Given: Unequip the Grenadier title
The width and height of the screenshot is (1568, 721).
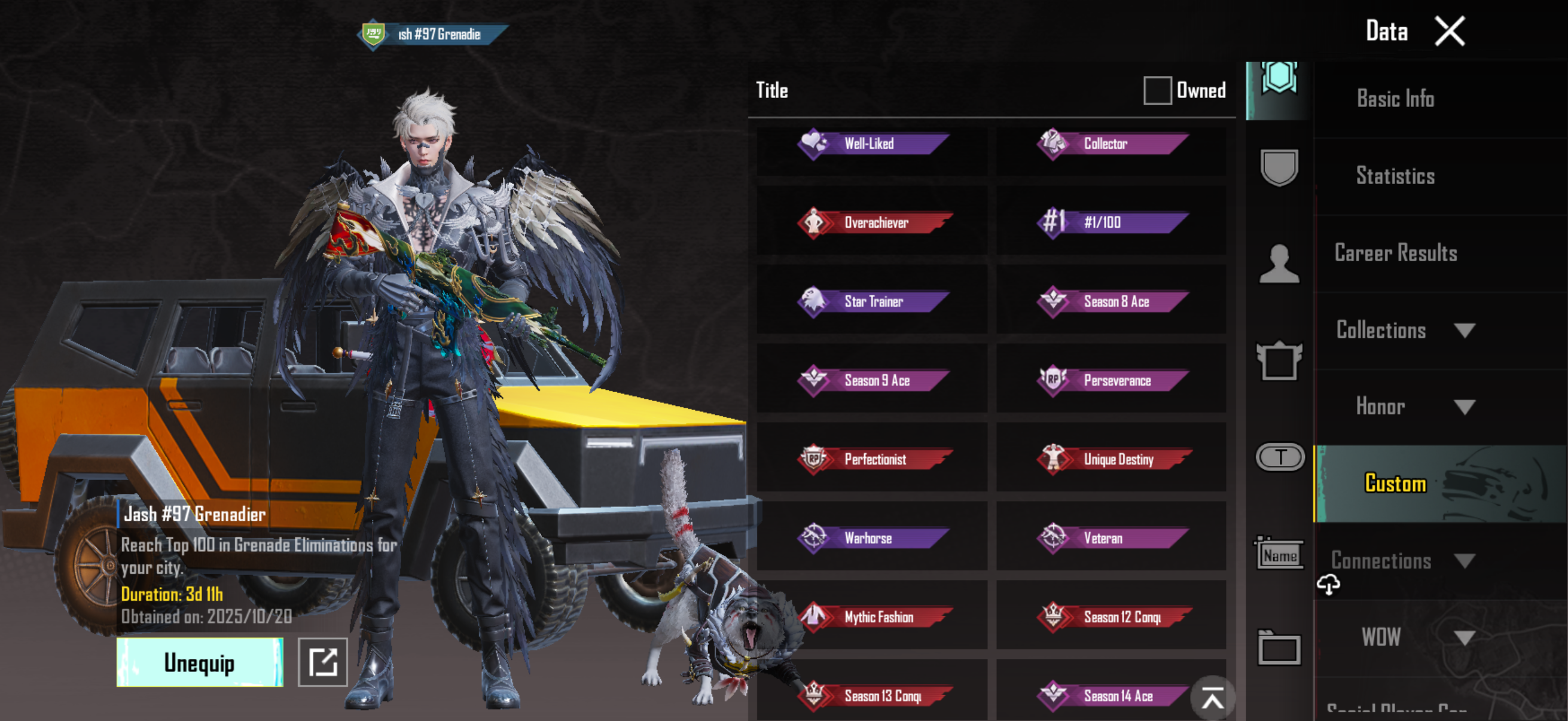Looking at the screenshot, I should coord(200,662).
